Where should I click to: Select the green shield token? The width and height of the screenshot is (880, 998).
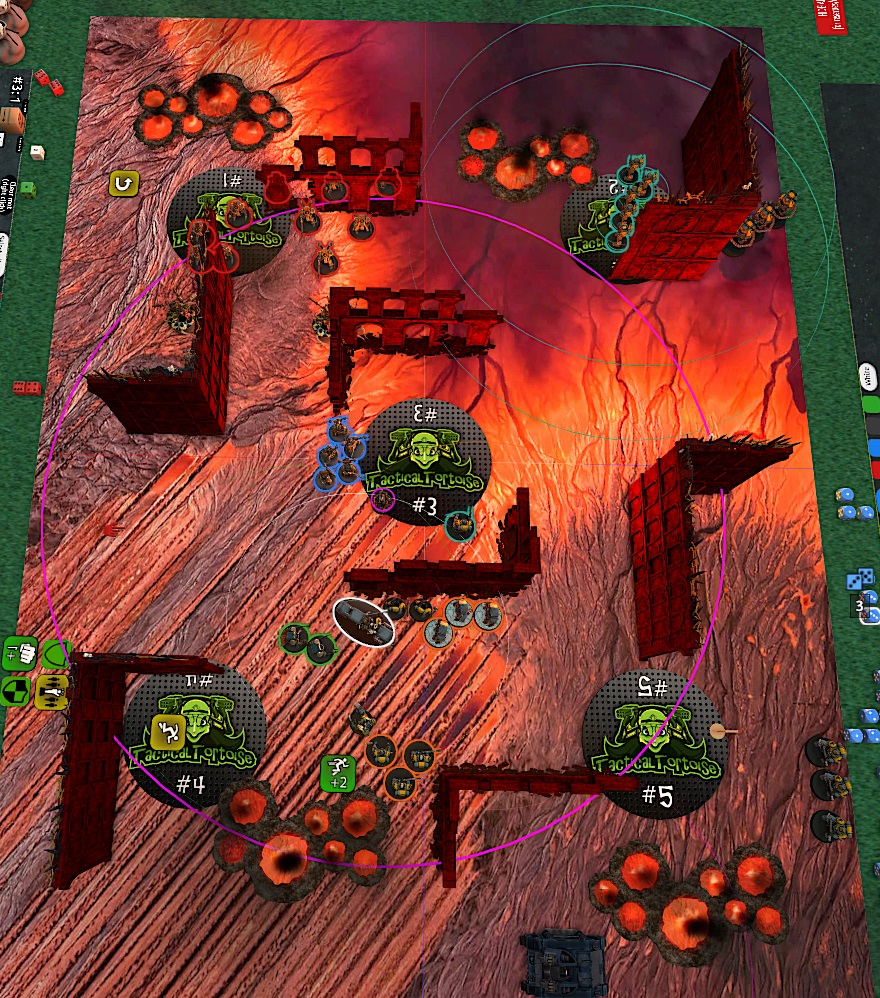(55, 655)
